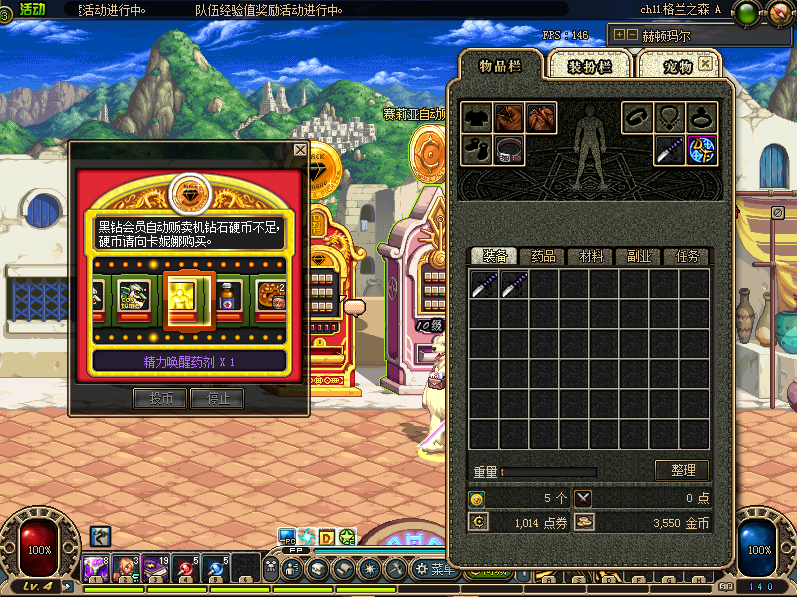The height and width of the screenshot is (597, 797).
Task: Click the equipped dagger weapon slot
Action: point(669,150)
